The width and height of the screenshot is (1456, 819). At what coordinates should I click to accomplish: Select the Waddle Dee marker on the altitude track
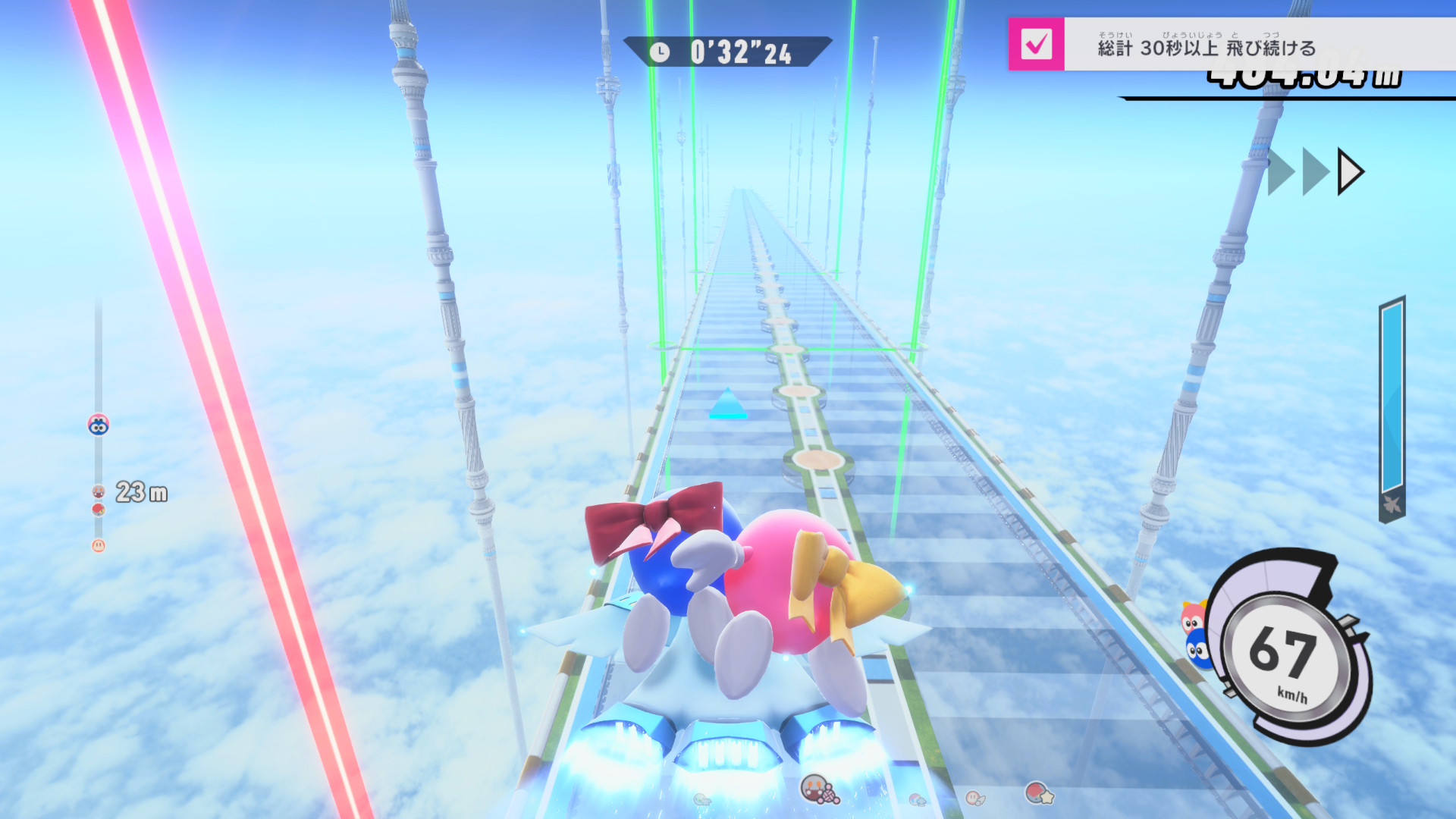(99, 545)
